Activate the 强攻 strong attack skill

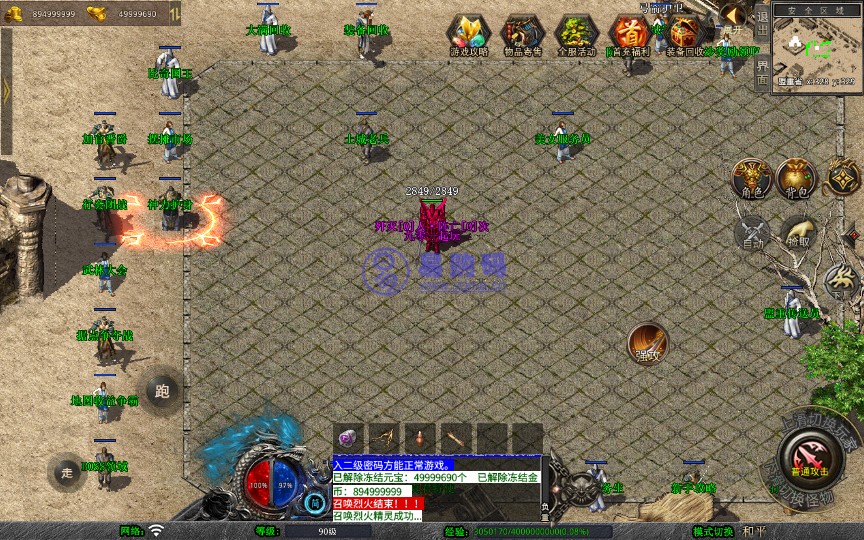click(647, 343)
